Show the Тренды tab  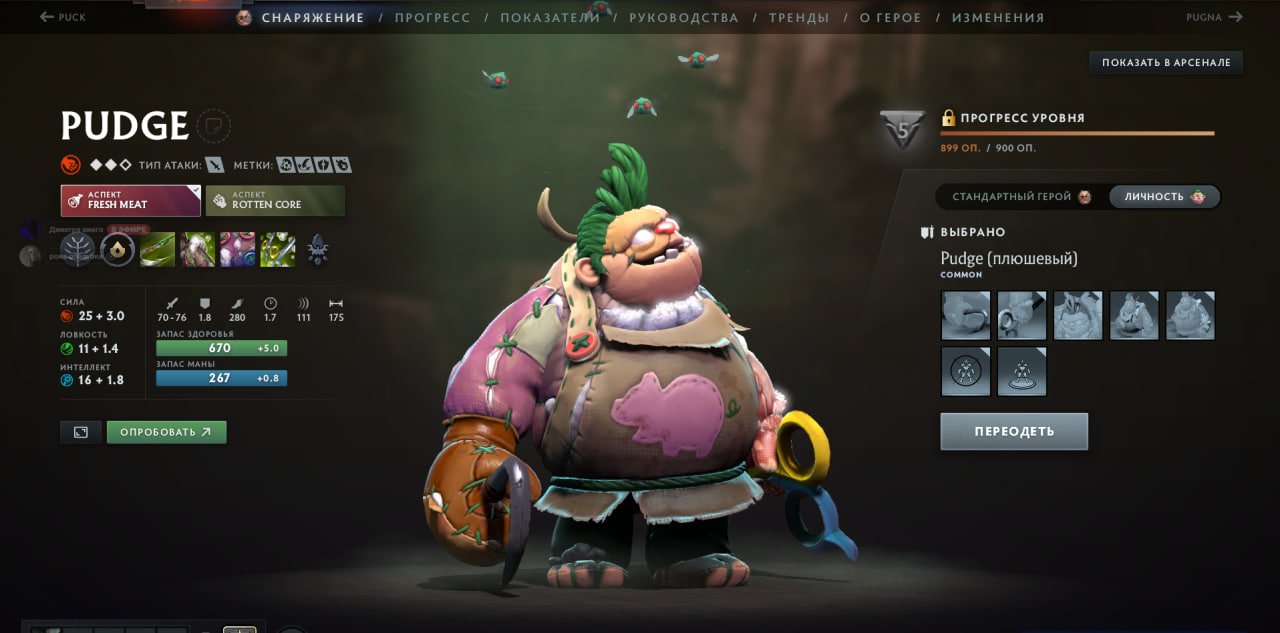tap(798, 18)
